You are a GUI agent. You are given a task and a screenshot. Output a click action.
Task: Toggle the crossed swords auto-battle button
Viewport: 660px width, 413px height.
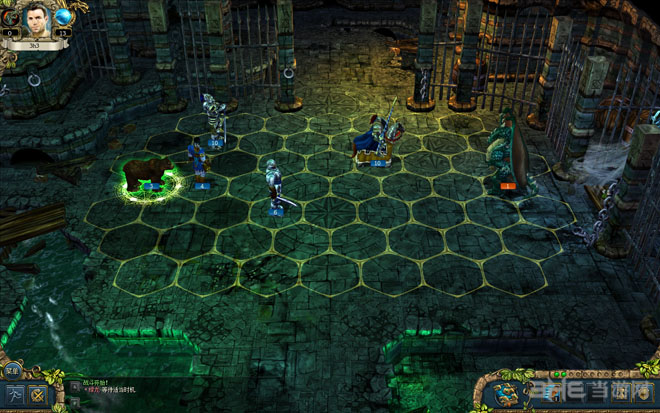click(39, 395)
